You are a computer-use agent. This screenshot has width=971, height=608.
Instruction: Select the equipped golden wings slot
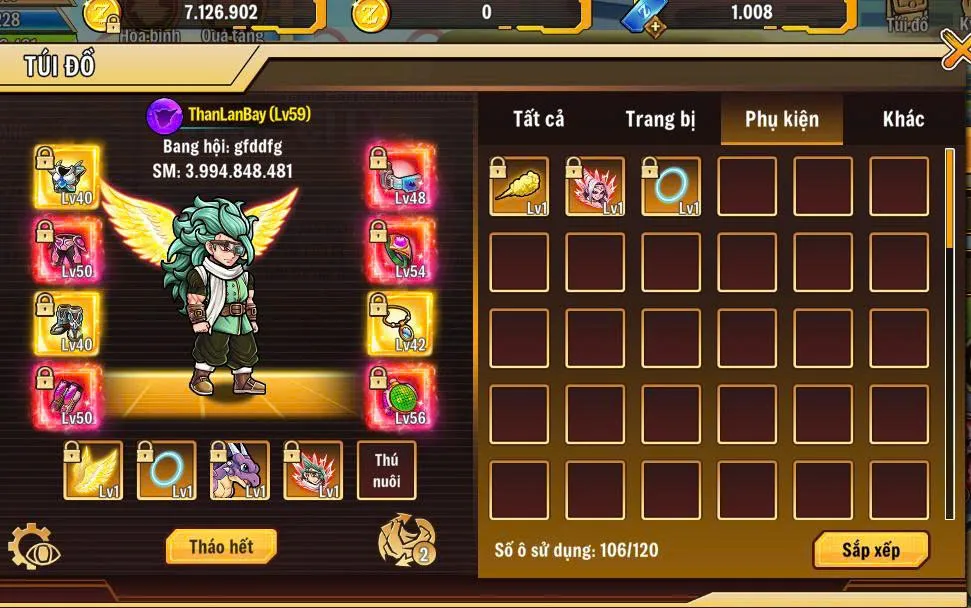click(94, 470)
